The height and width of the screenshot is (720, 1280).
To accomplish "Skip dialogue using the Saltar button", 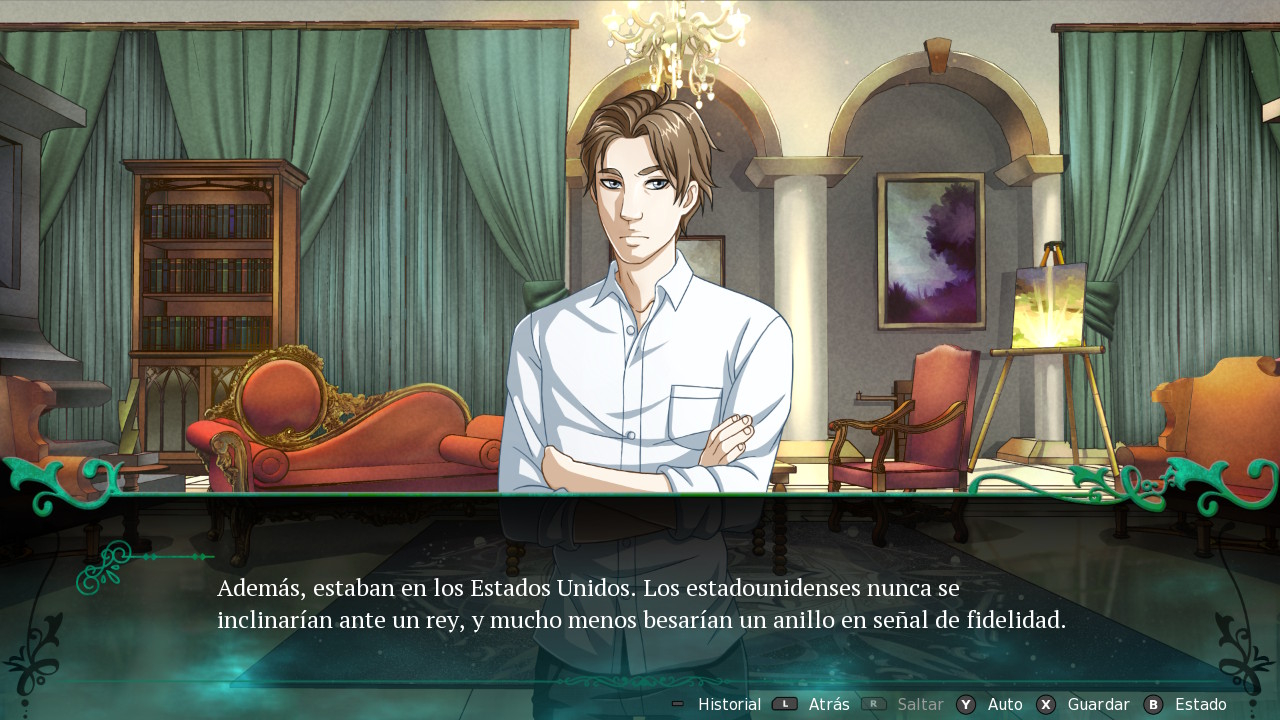I will point(919,704).
